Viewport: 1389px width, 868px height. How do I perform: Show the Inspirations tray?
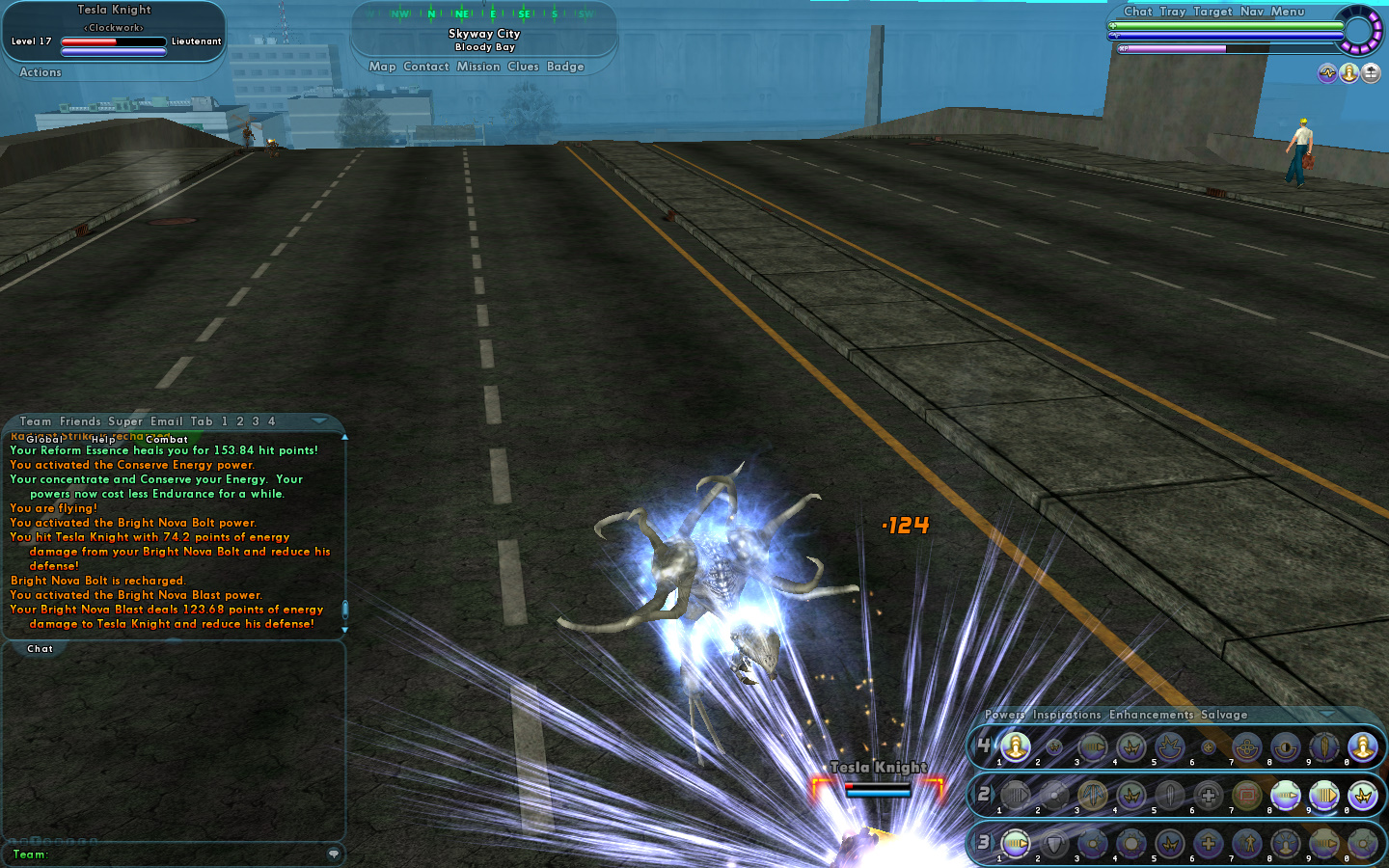[x=1067, y=715]
